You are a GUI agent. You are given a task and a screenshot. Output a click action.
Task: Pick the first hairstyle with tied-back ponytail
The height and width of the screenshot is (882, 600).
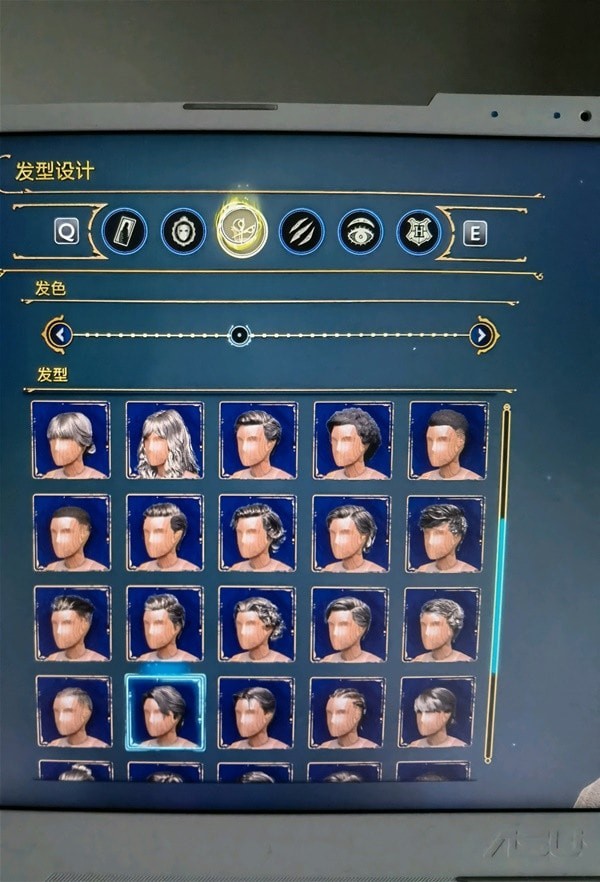71,440
